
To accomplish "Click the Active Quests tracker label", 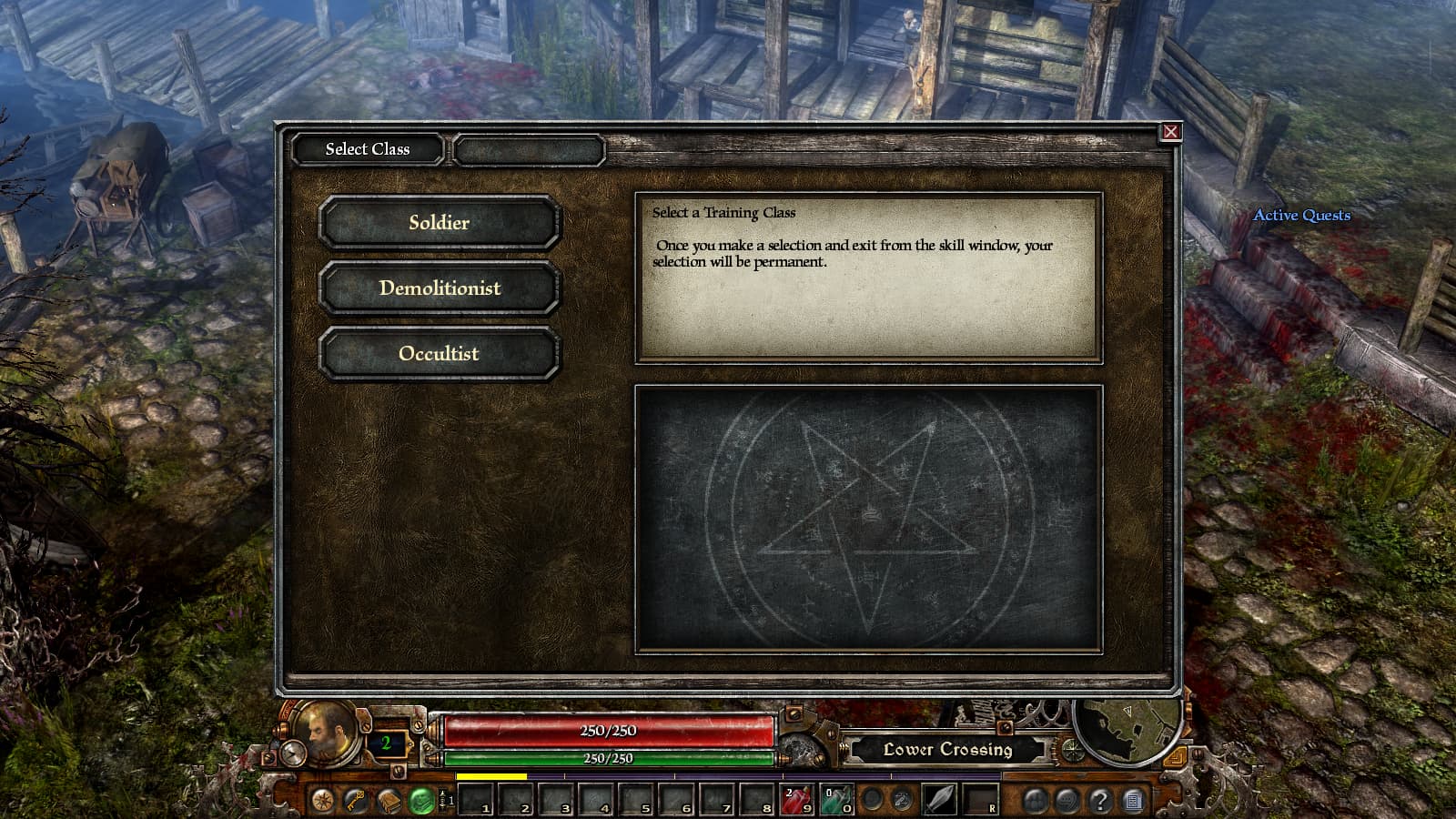I will [1301, 216].
